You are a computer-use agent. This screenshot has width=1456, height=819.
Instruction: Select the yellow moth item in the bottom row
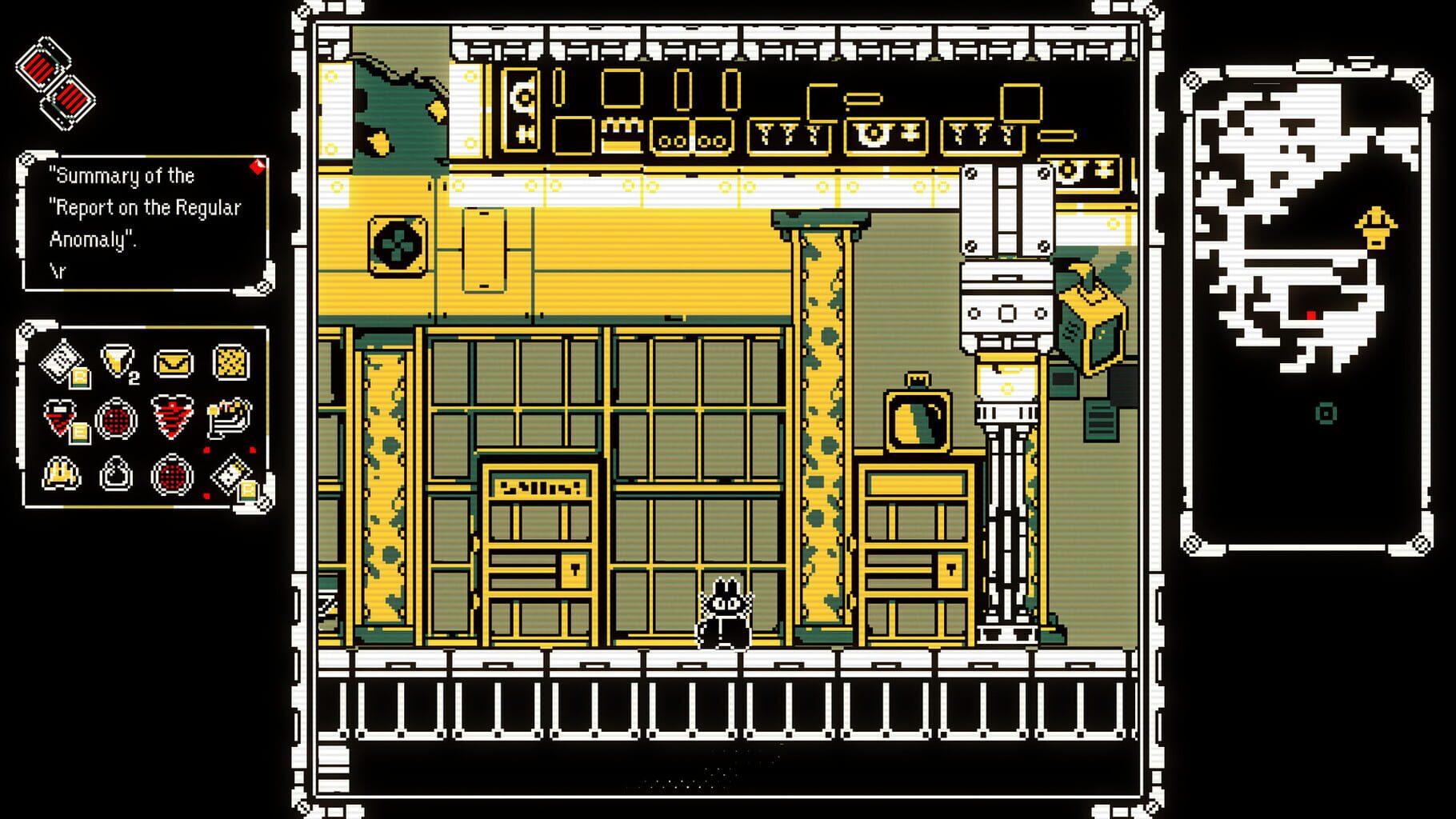coord(60,474)
